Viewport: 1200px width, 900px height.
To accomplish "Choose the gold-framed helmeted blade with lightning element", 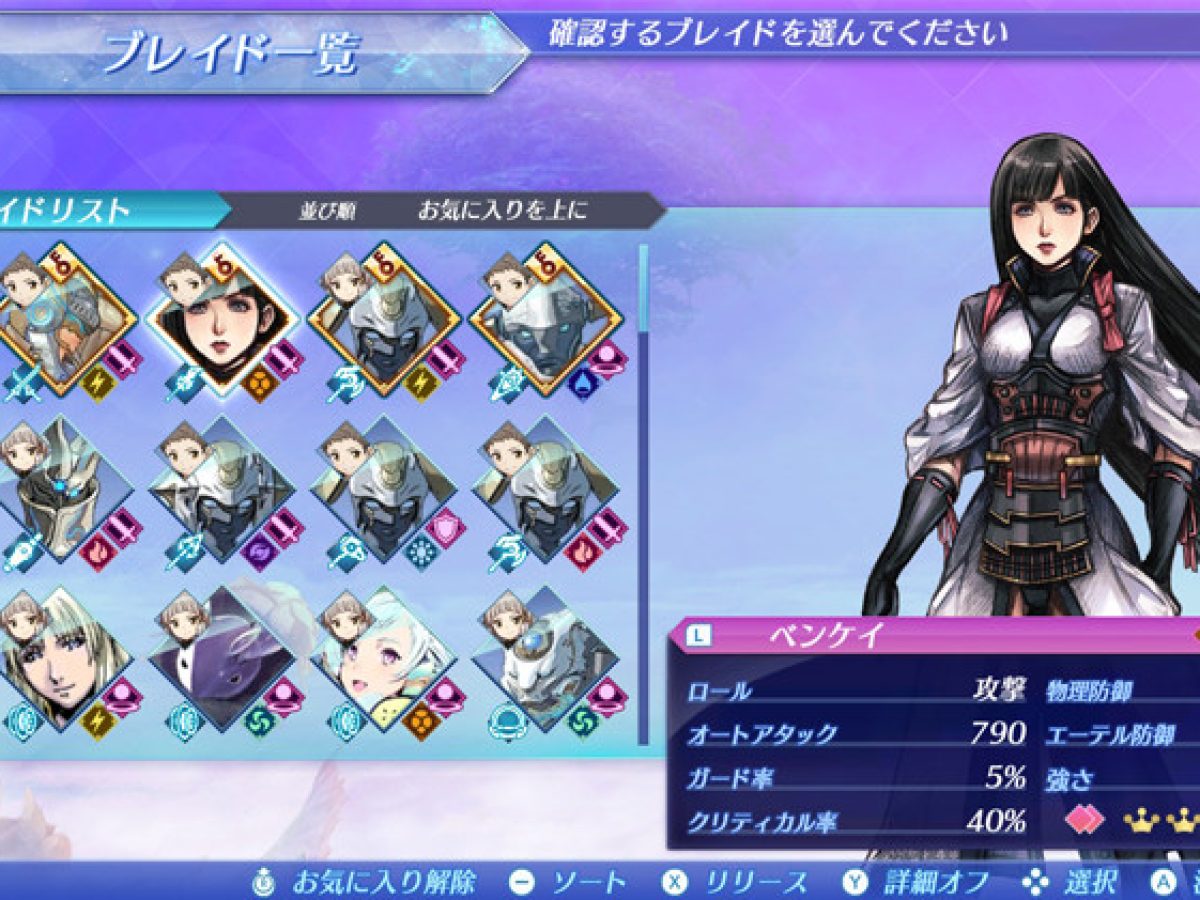I will click(384, 320).
